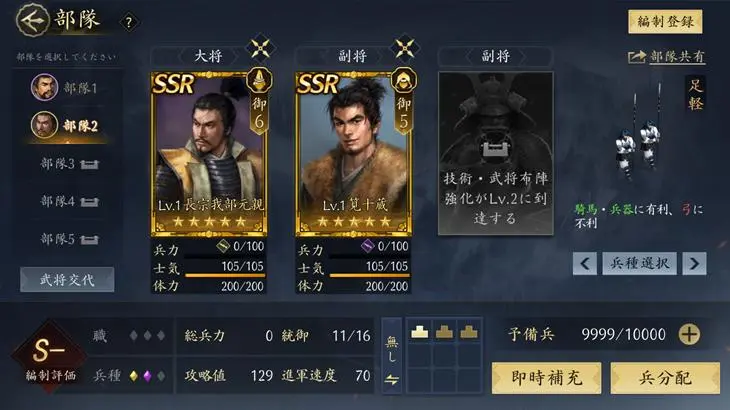Select locked 部隊5 entry
Screen dimensions: 730x410
(68, 239)
